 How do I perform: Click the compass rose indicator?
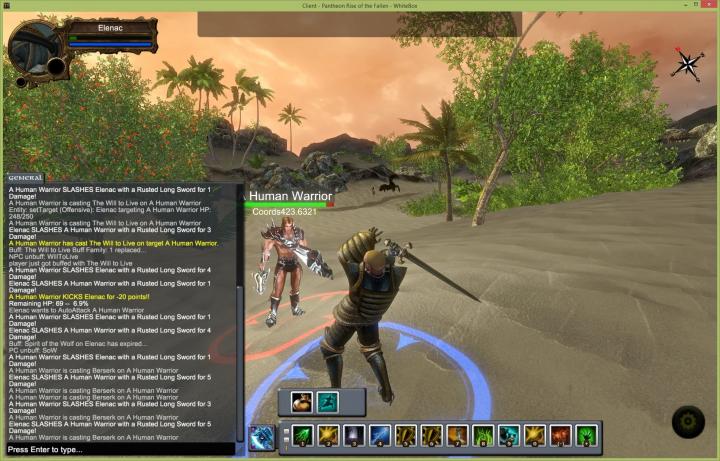click(687, 65)
